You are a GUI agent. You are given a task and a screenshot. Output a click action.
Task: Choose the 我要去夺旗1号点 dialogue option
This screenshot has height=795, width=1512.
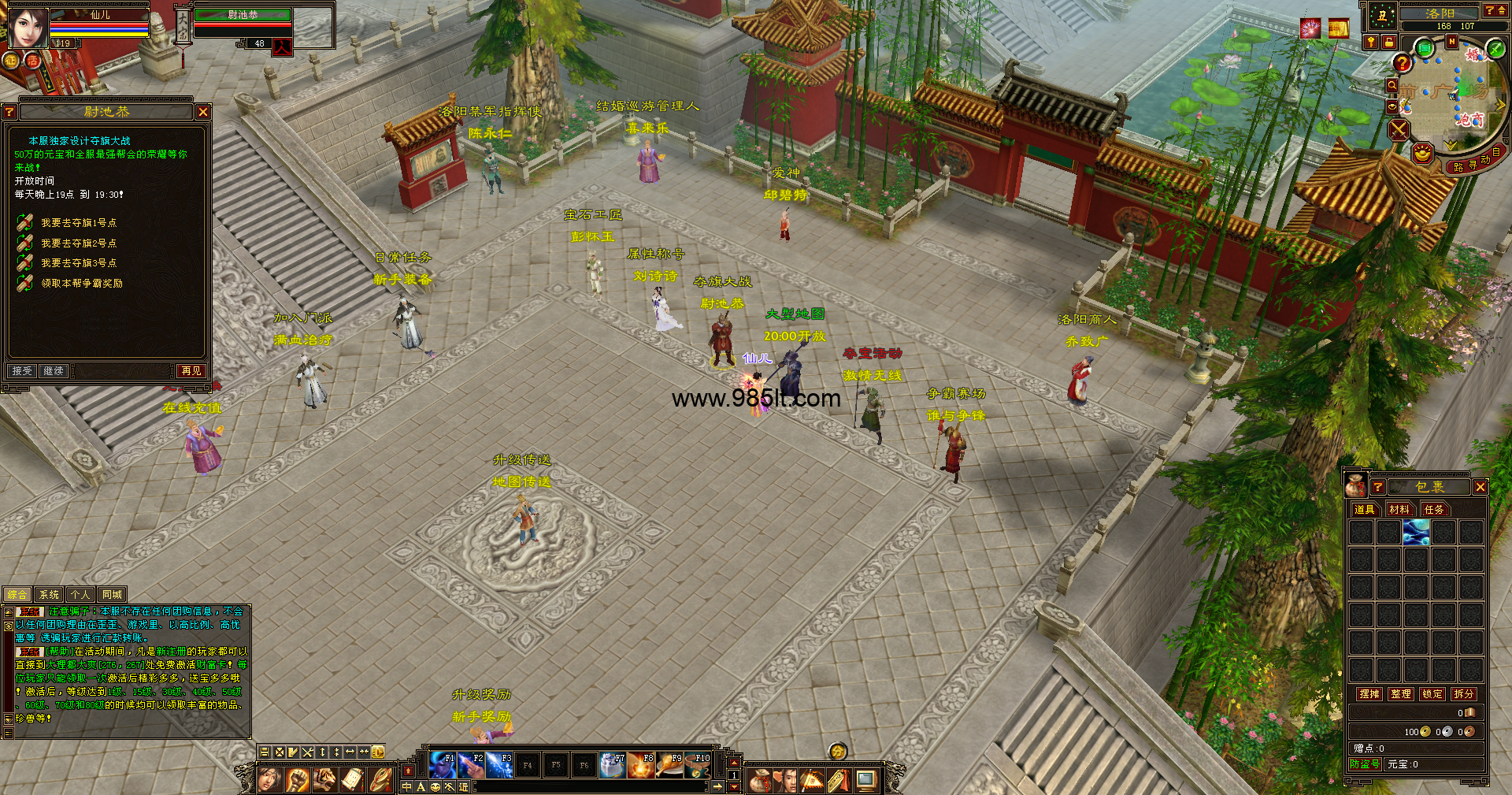78,223
